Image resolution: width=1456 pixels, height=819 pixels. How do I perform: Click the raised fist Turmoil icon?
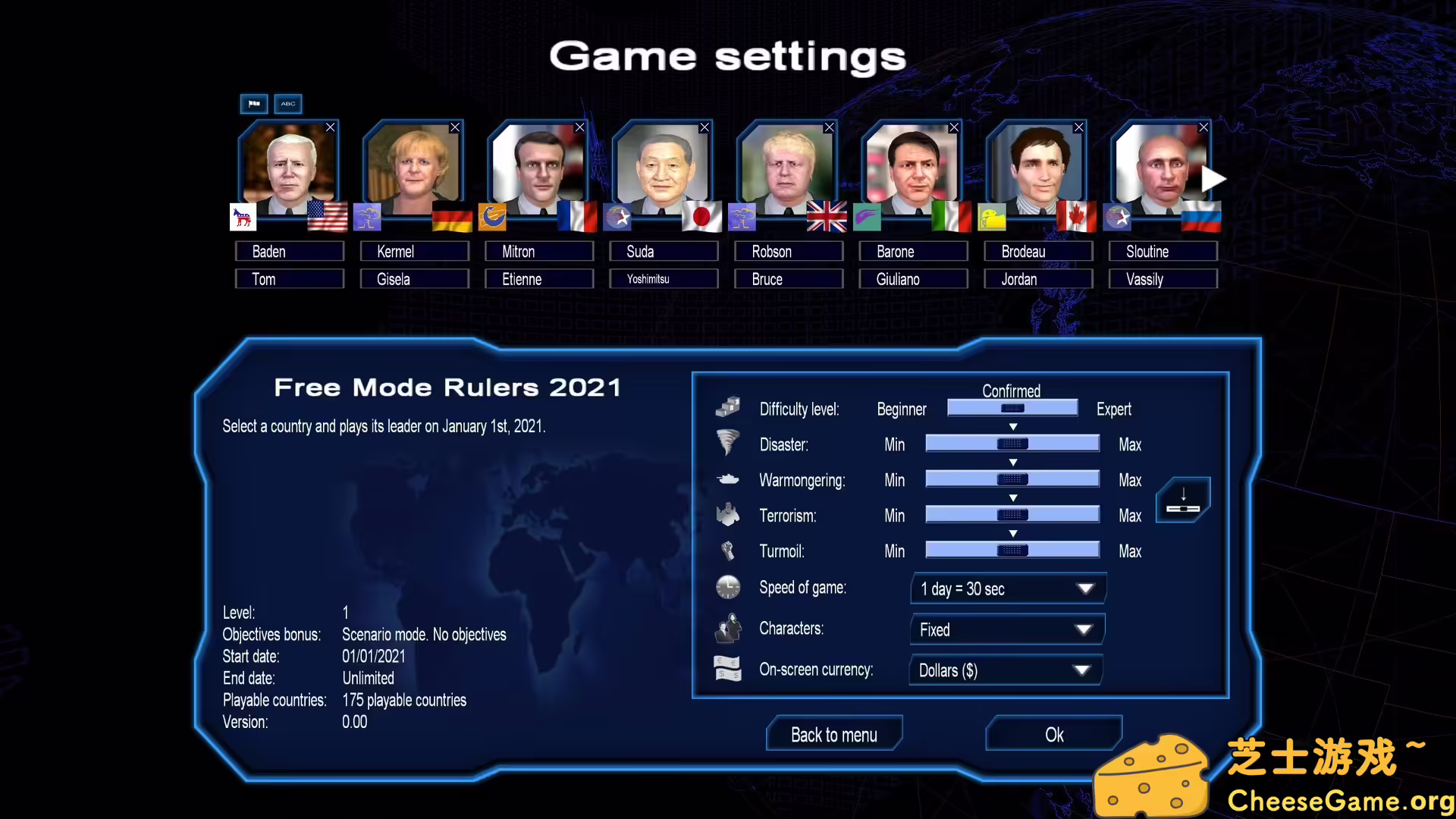tap(728, 549)
